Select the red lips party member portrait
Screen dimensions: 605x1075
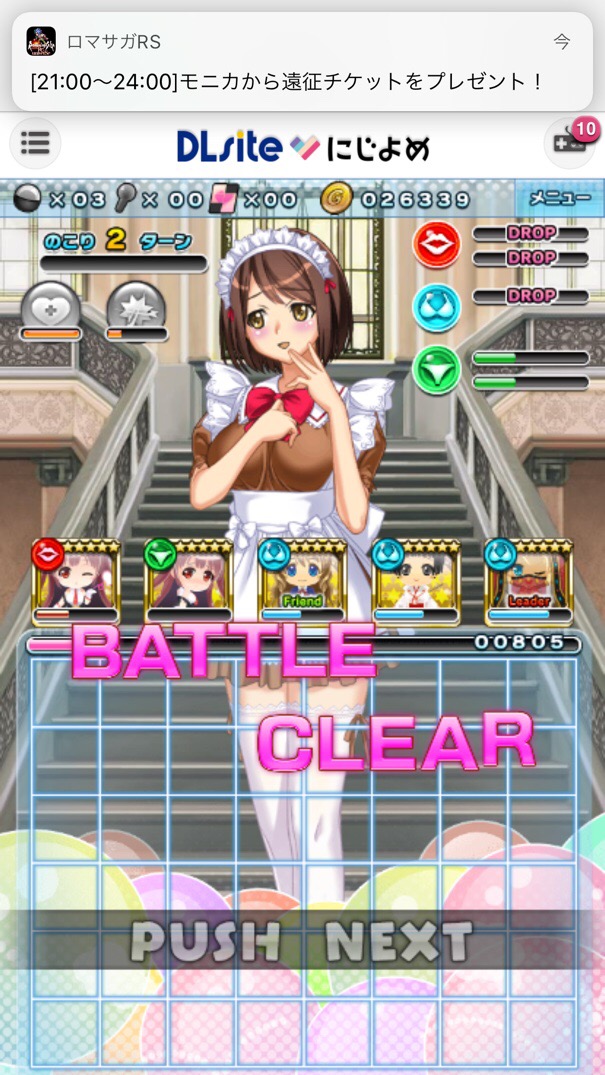coord(76,582)
